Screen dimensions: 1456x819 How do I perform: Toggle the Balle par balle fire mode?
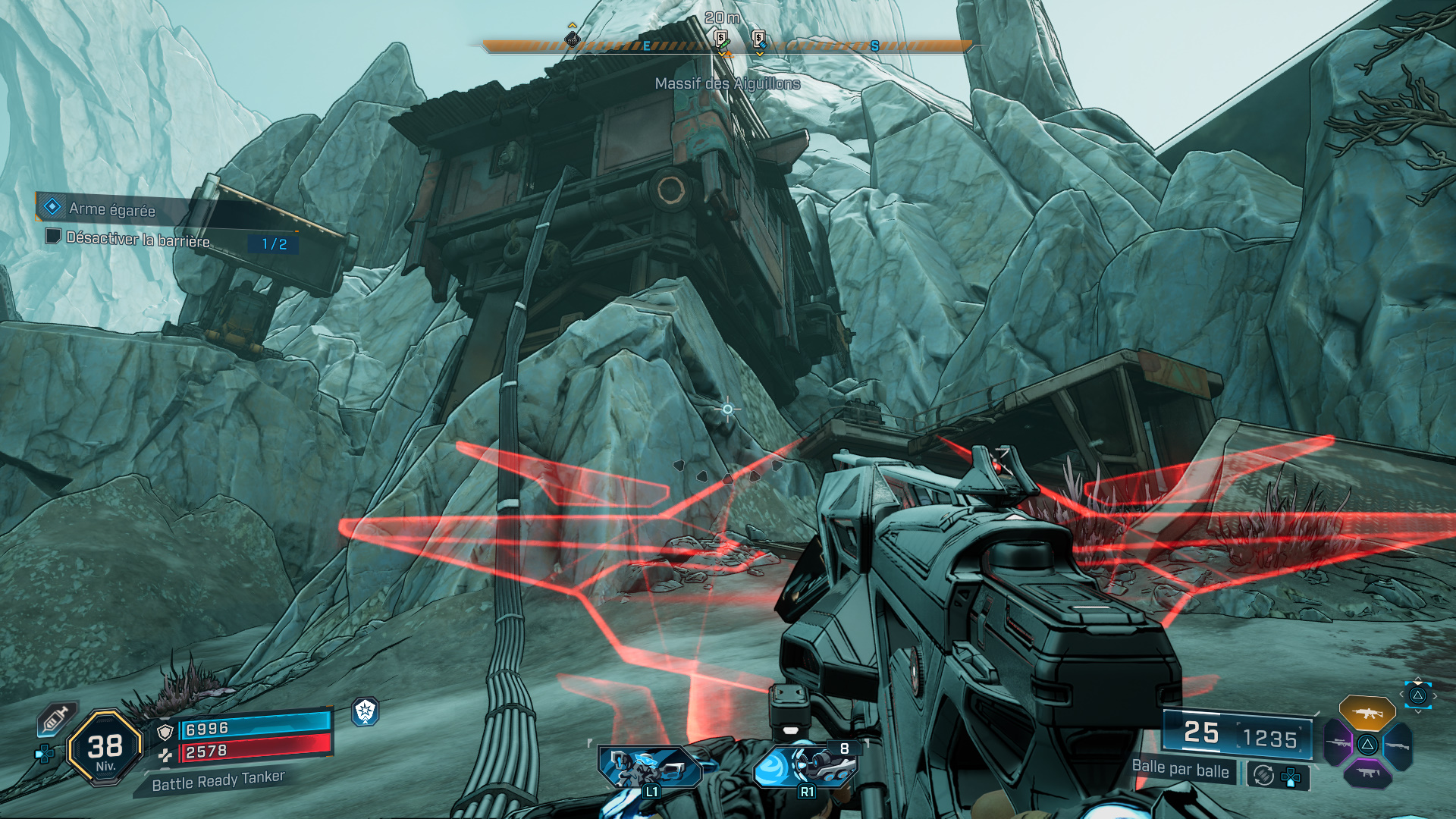pyautogui.click(x=1180, y=769)
